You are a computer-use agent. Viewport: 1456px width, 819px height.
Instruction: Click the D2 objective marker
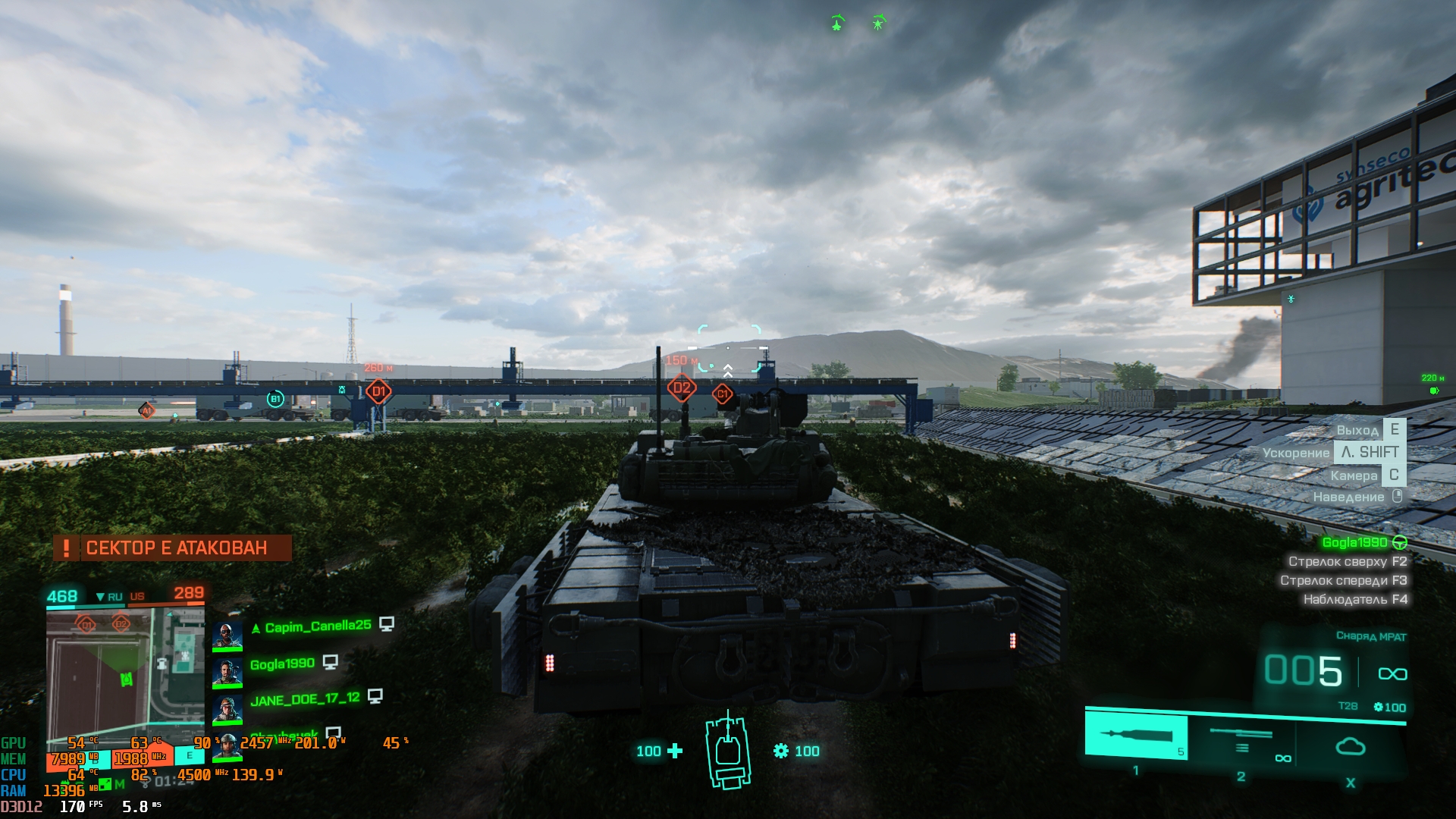(x=682, y=388)
